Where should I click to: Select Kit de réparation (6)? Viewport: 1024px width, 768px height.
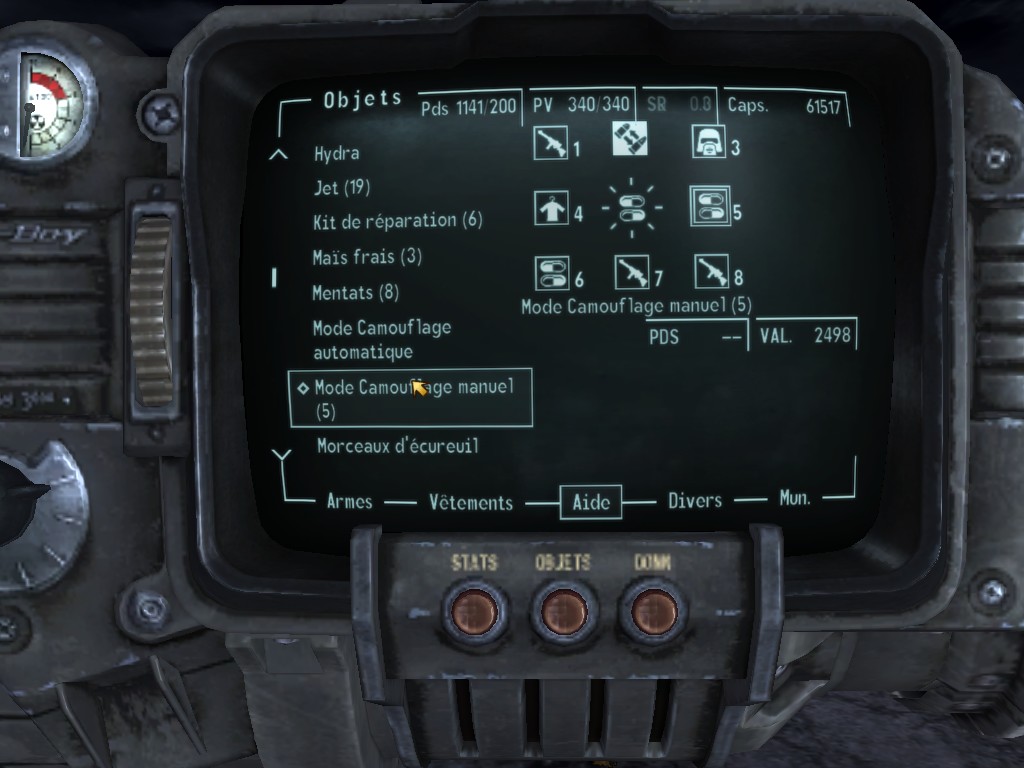(397, 221)
